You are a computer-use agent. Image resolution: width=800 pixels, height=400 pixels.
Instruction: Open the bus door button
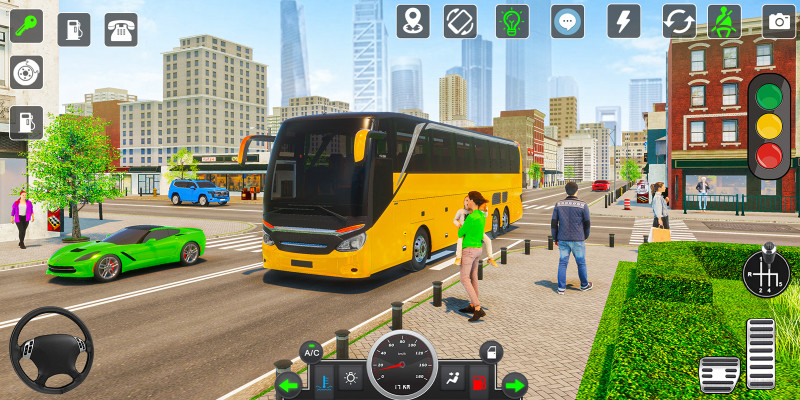(490, 351)
